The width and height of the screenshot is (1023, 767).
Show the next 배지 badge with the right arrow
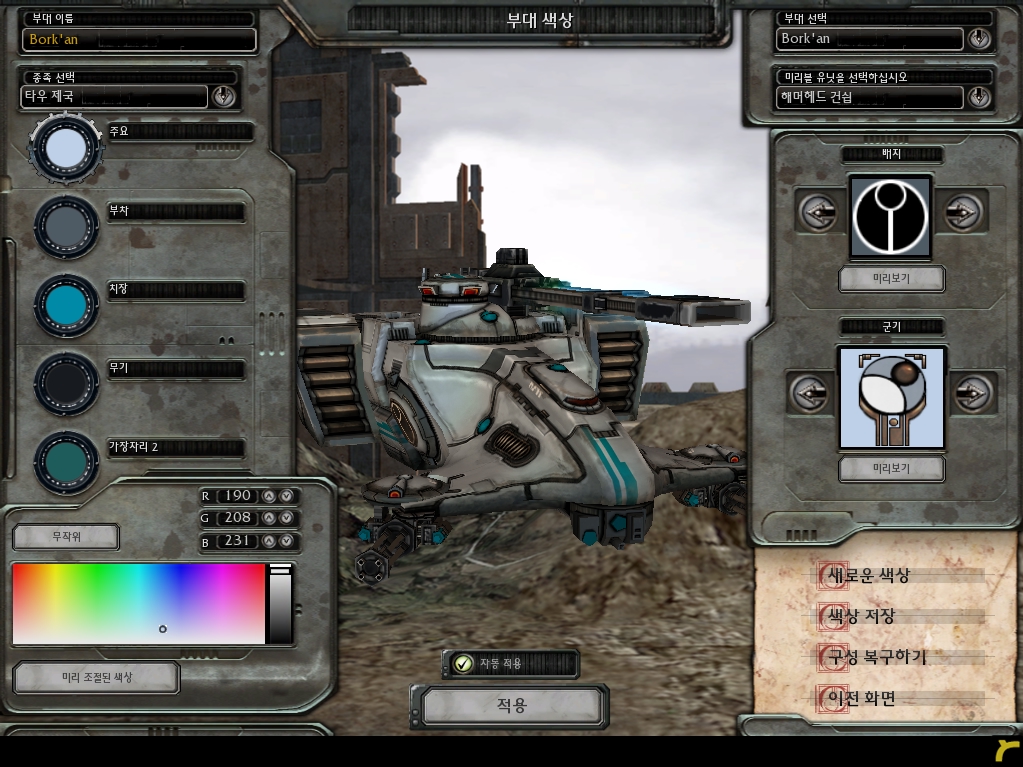[963, 212]
